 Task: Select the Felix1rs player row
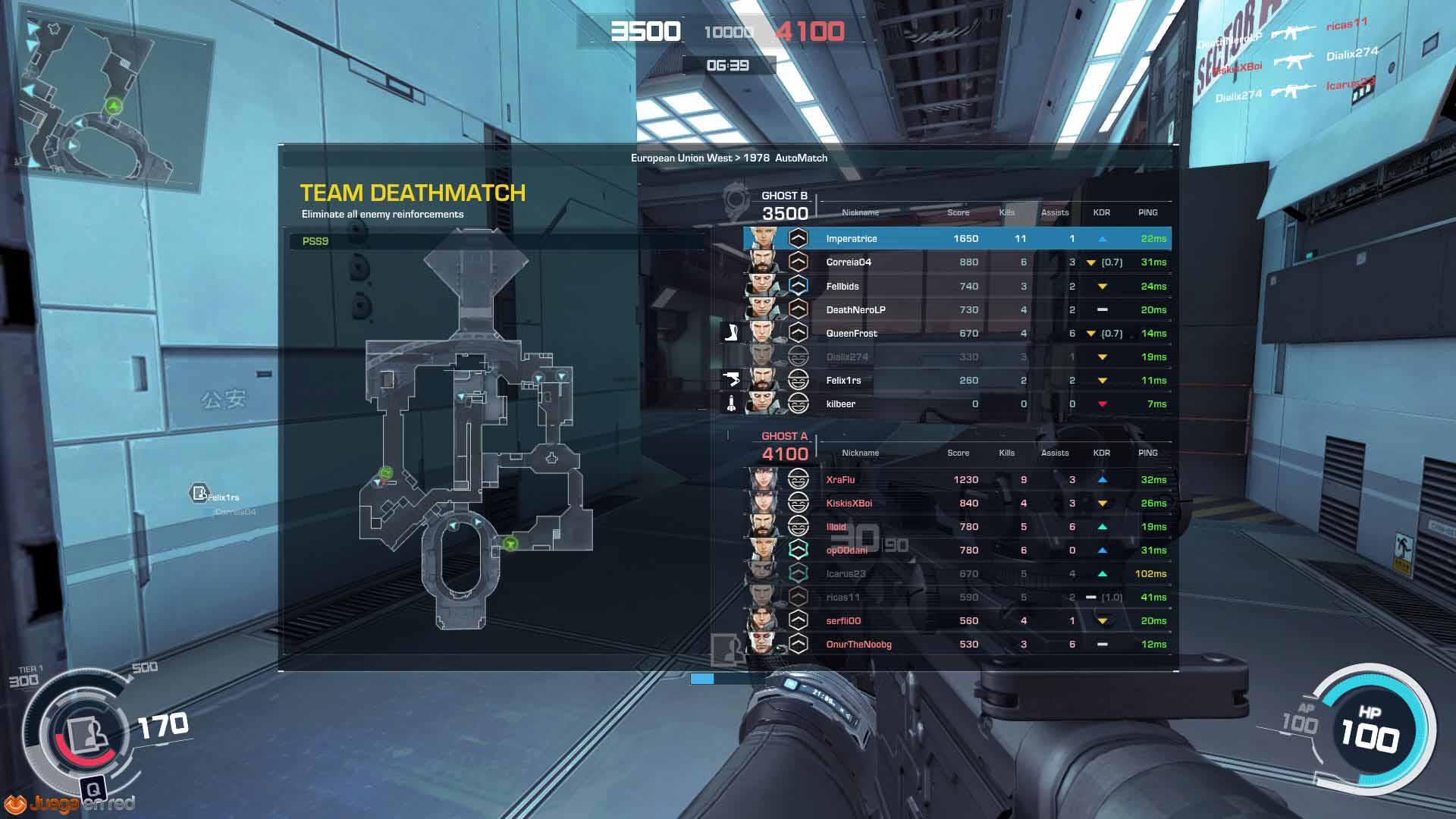(x=957, y=381)
